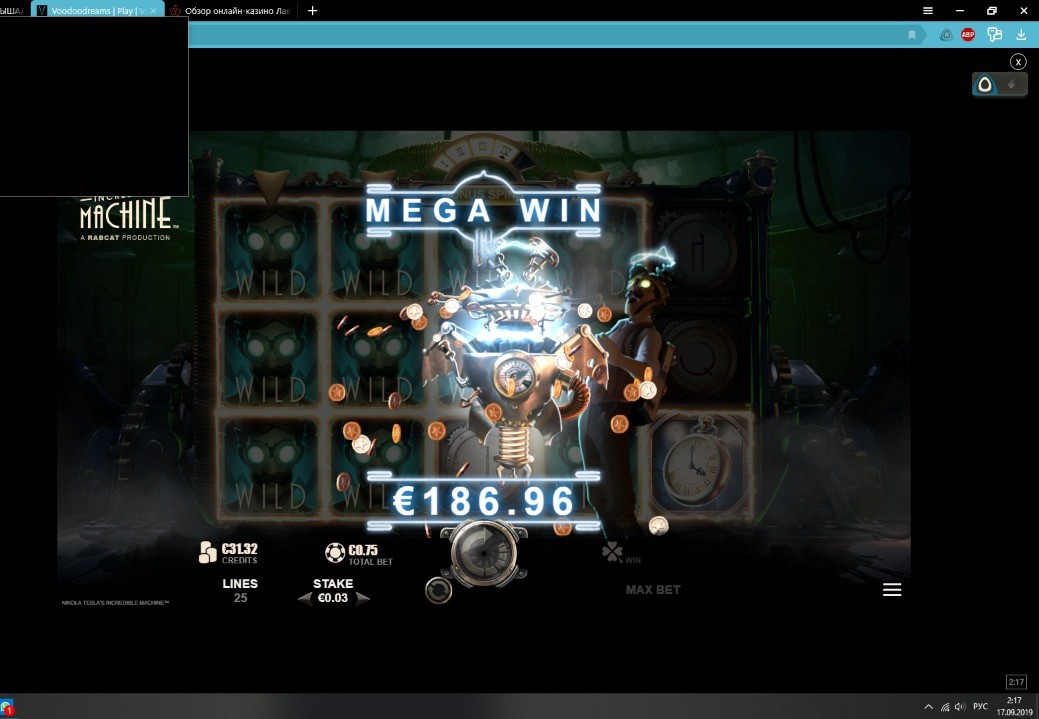Open a new browser tab

(x=313, y=11)
